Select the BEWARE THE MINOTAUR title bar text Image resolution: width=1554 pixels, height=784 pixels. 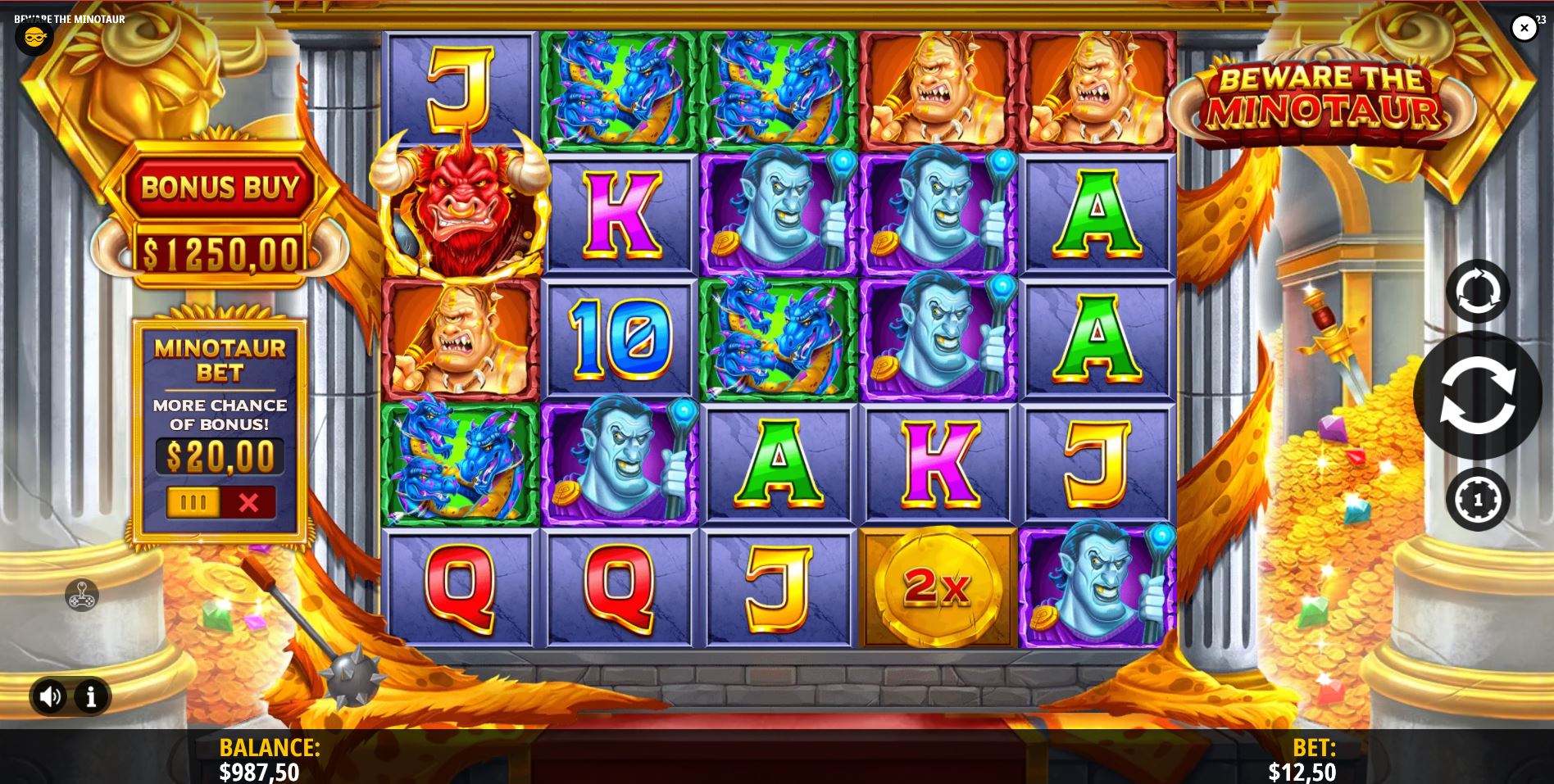[69, 19]
